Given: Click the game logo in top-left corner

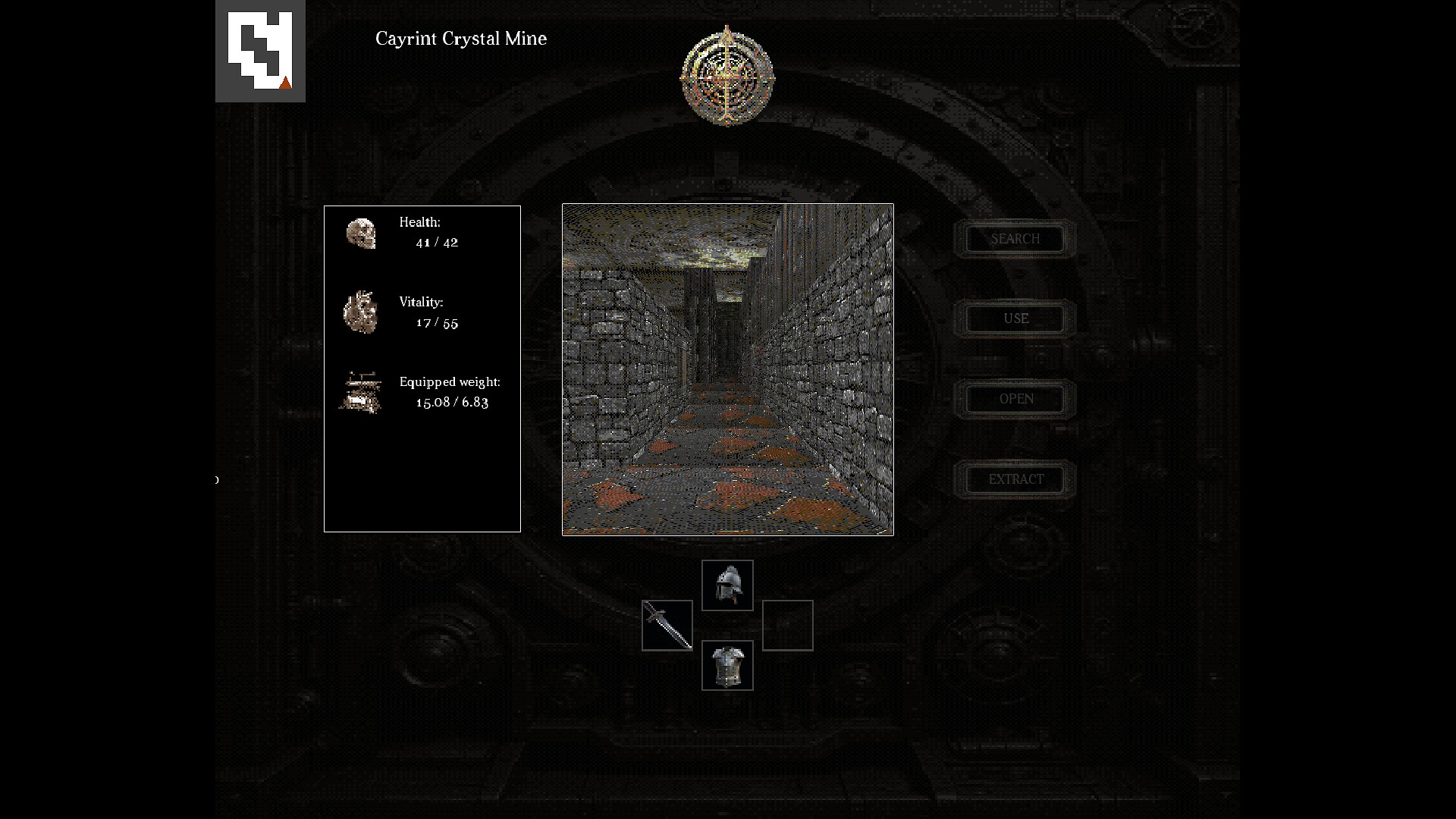Looking at the screenshot, I should pyautogui.click(x=259, y=50).
